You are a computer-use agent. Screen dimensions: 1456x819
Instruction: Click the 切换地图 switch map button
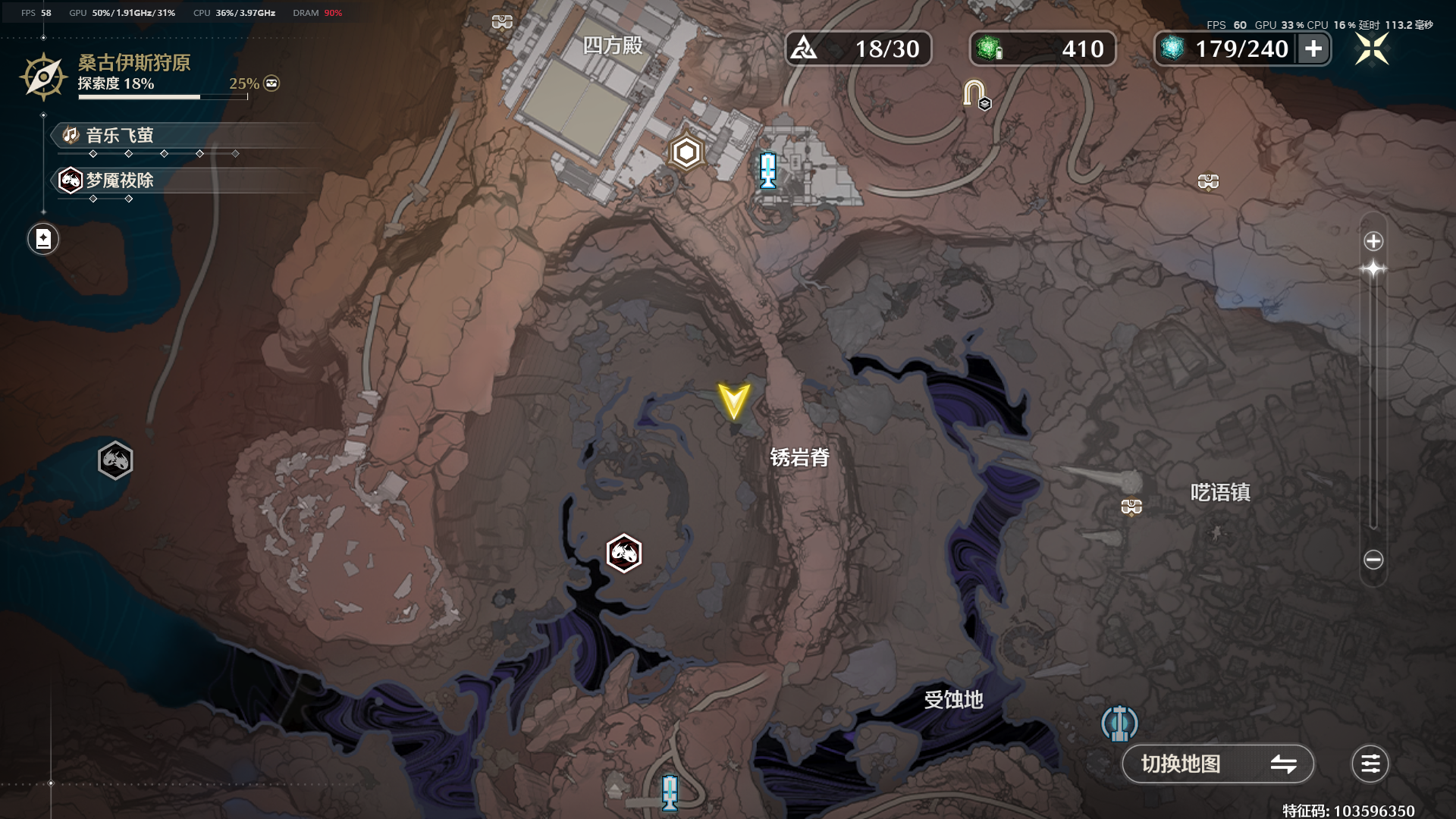(x=1217, y=764)
